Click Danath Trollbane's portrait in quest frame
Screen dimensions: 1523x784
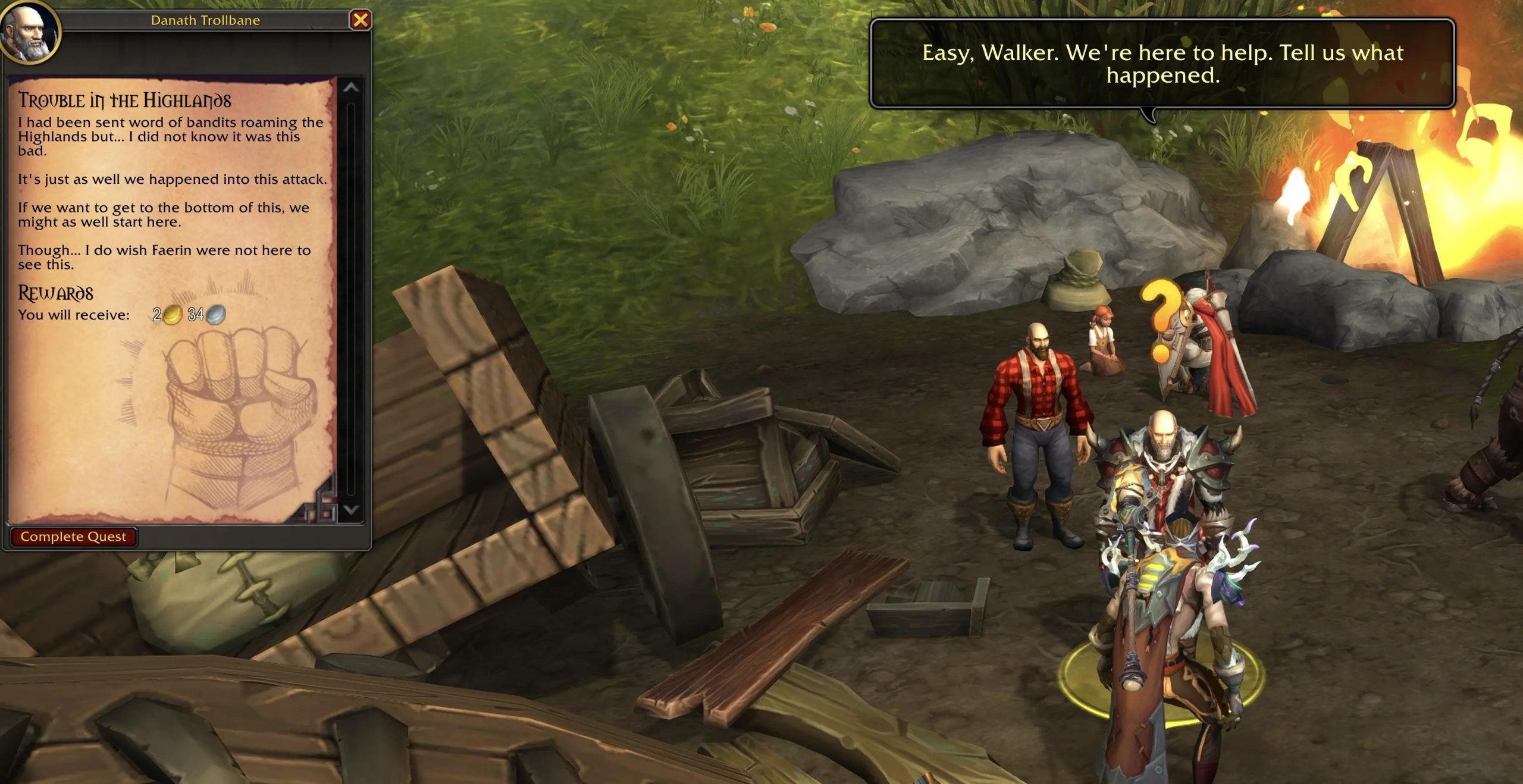point(29,31)
